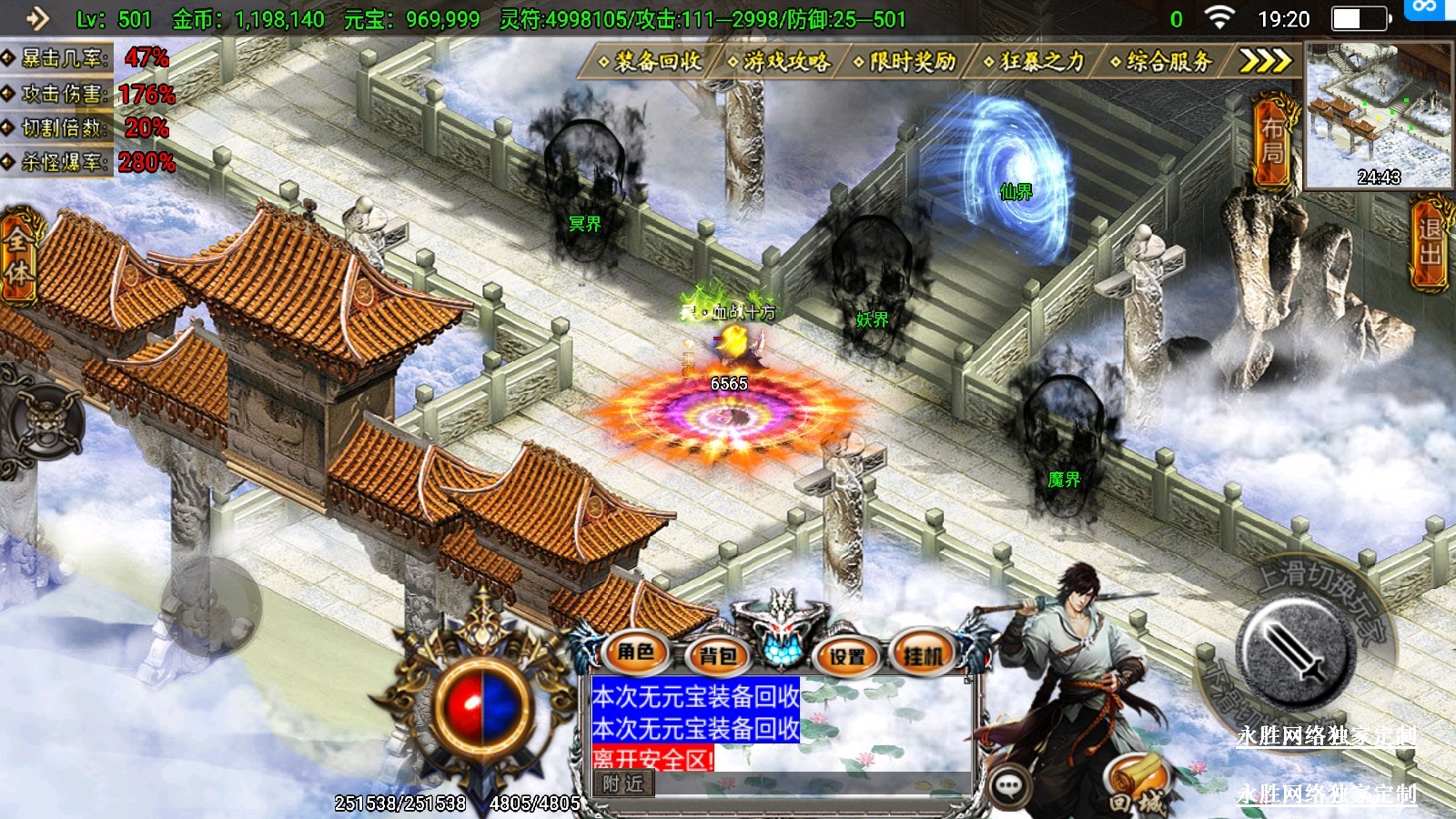
Task: Expand the menu bar with the yellow arrows
Action: (x=1266, y=61)
